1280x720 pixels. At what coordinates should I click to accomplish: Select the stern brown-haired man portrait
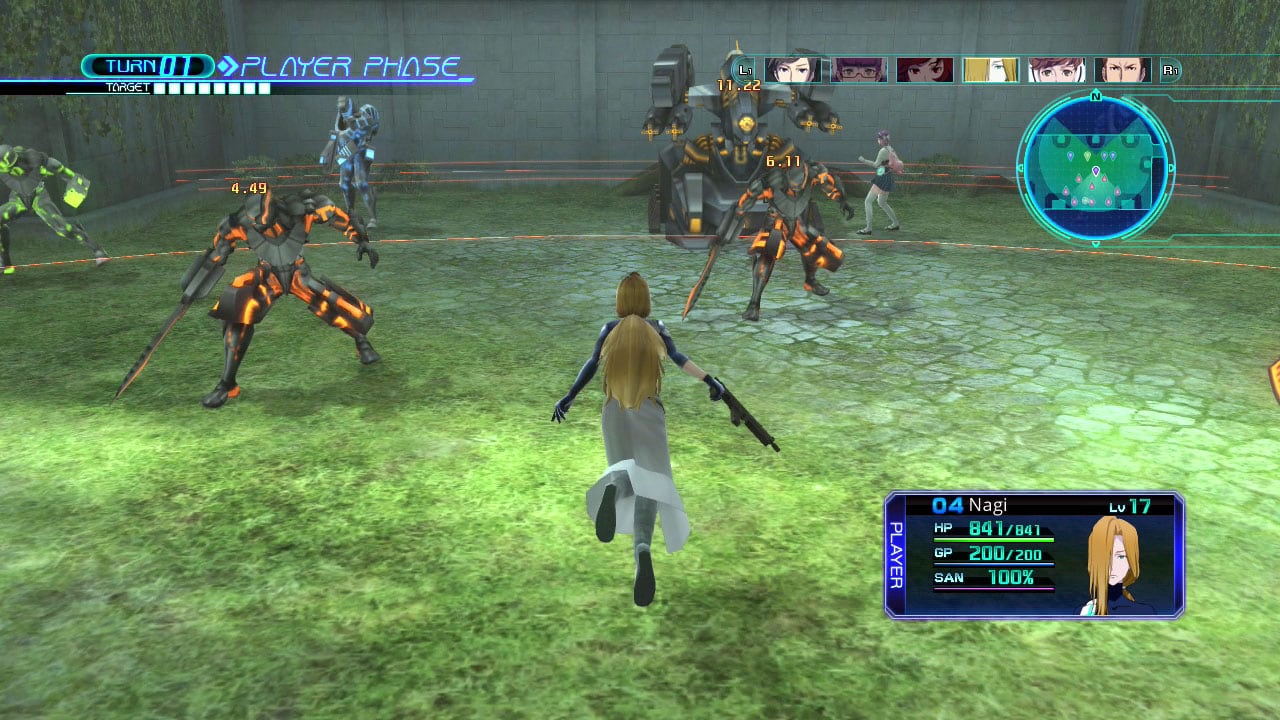1122,70
